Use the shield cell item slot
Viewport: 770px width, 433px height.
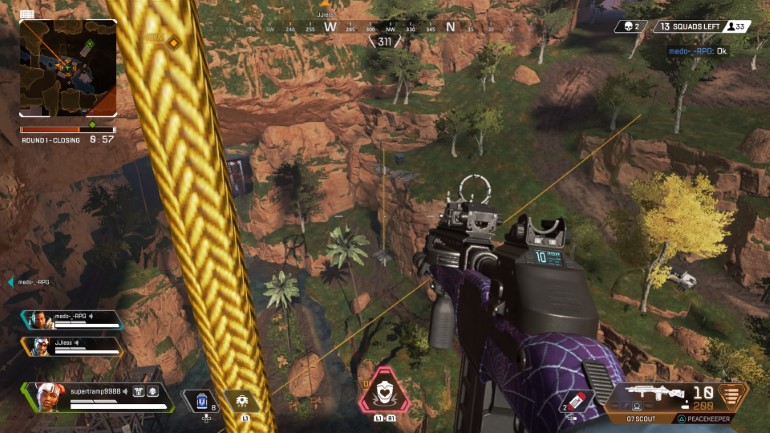(x=202, y=401)
